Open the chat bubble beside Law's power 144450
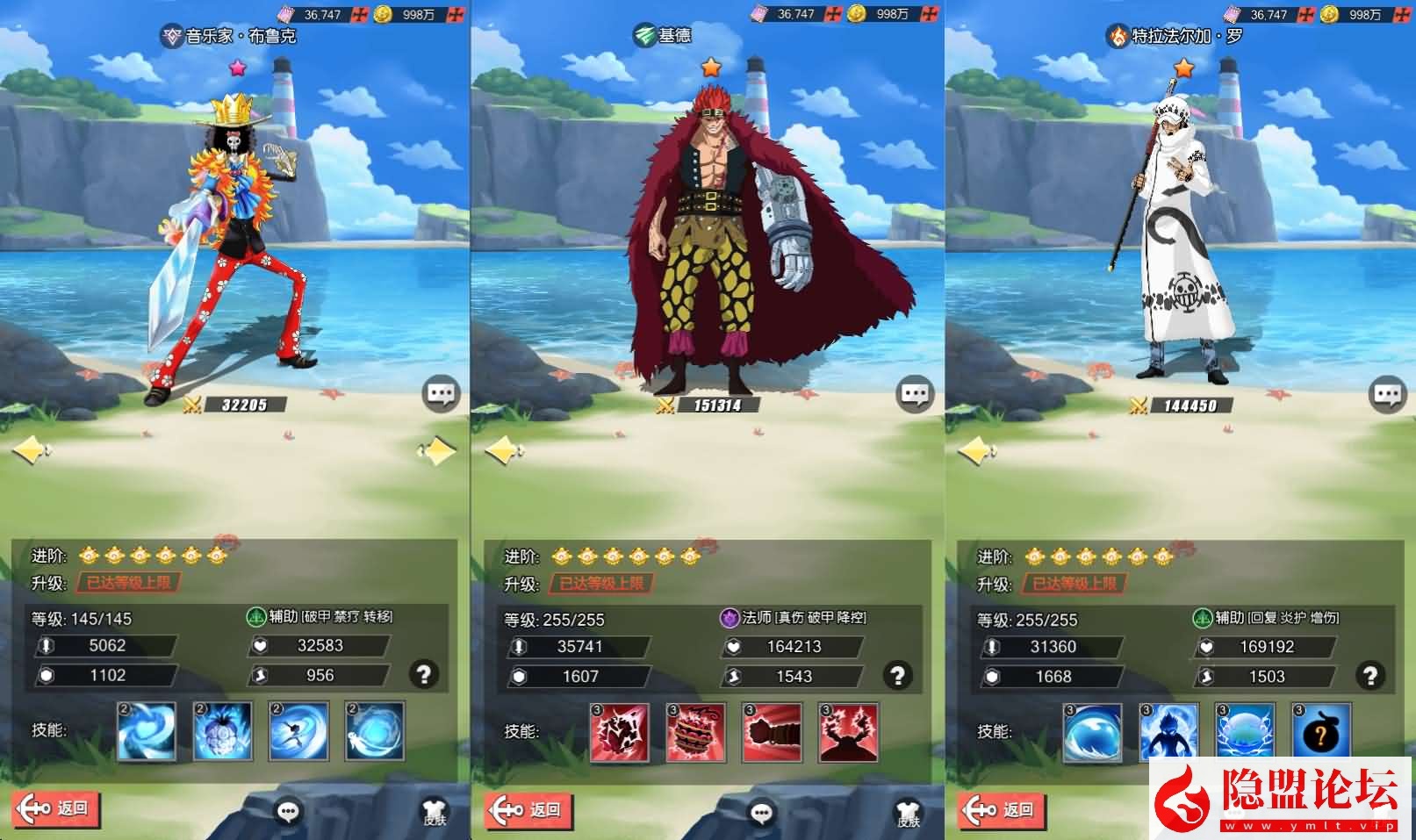The height and width of the screenshot is (840, 1416). pyautogui.click(x=1387, y=394)
